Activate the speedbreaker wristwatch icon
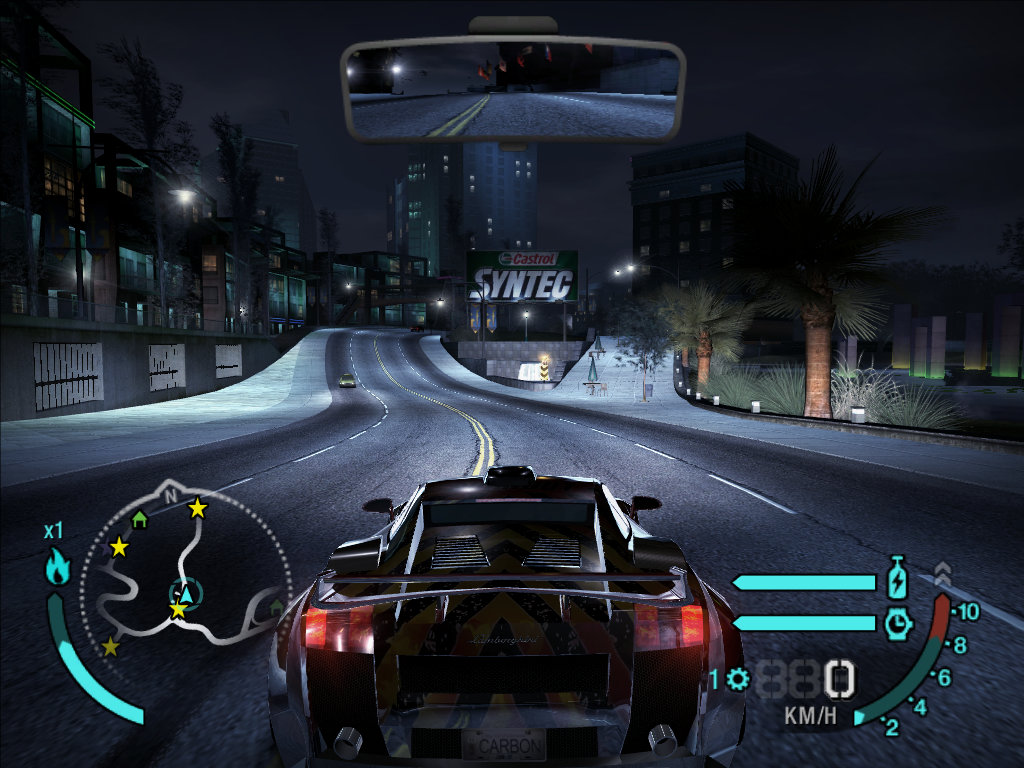 click(x=898, y=623)
